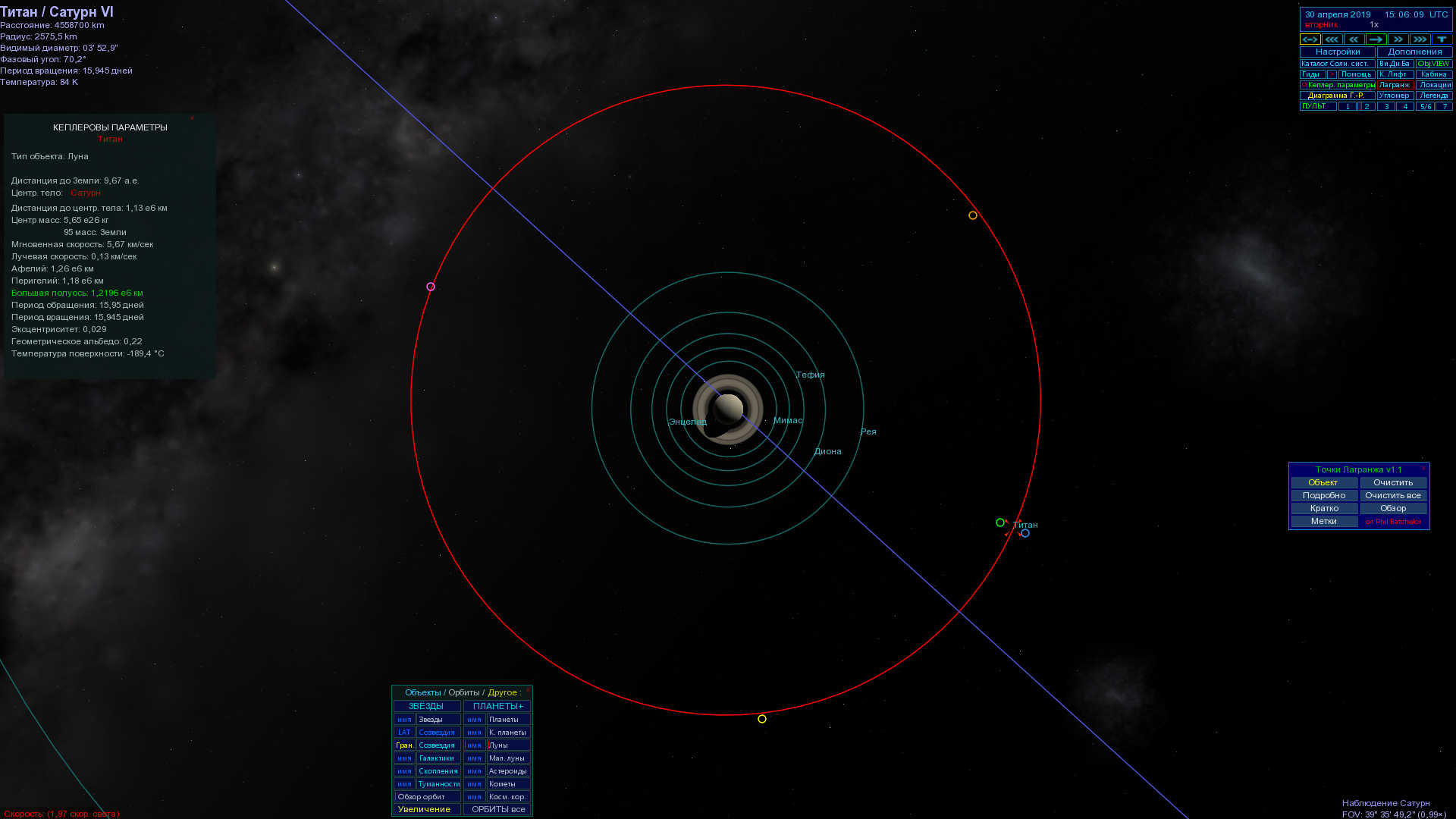1456x819 pixels.
Task: Activate the Угломер angle tool
Action: coord(1395,96)
